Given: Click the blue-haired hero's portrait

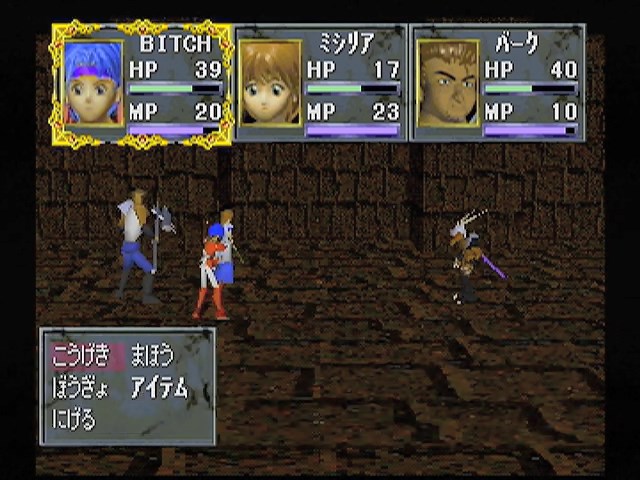Looking at the screenshot, I should point(94,84).
